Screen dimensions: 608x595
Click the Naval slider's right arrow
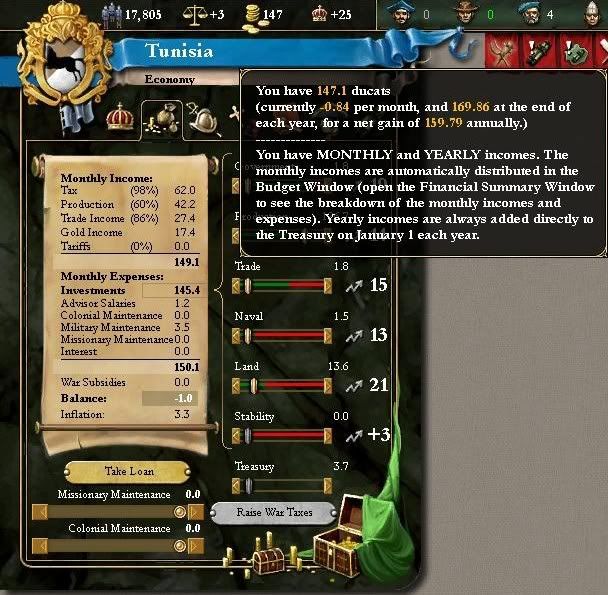click(327, 335)
